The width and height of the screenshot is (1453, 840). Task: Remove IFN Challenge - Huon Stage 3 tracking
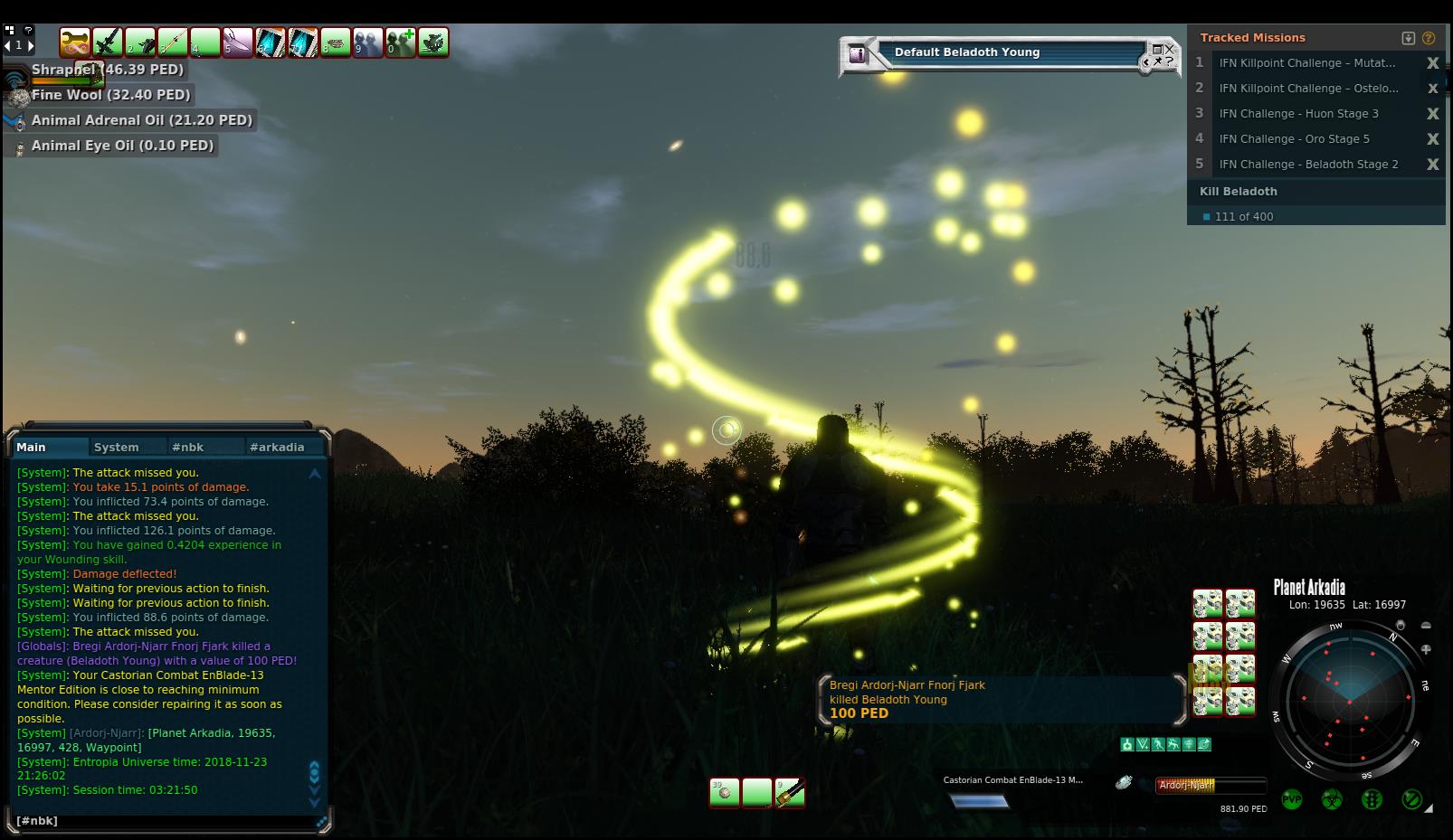coord(1432,114)
